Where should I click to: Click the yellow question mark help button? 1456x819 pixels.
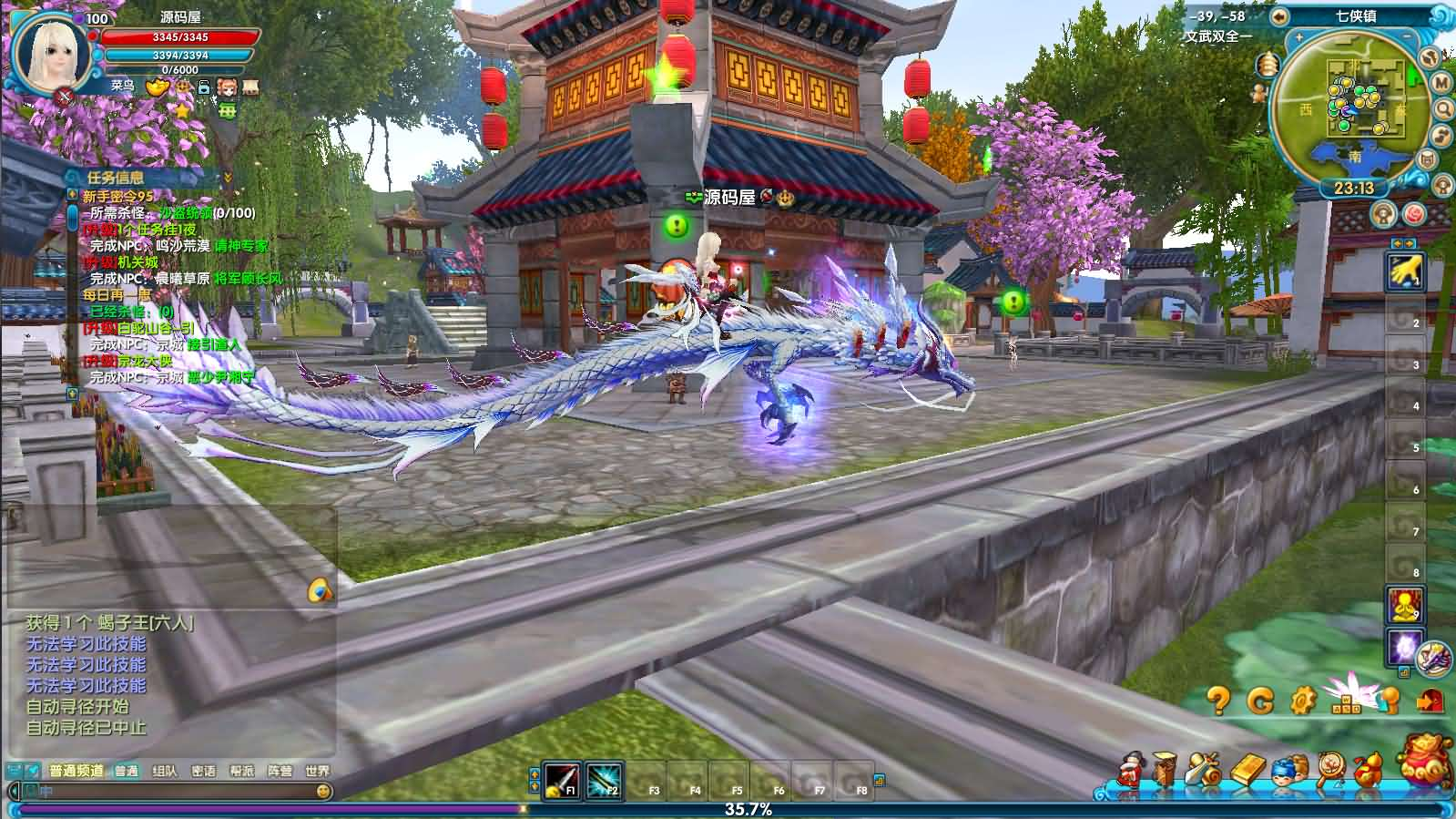click(x=1218, y=700)
